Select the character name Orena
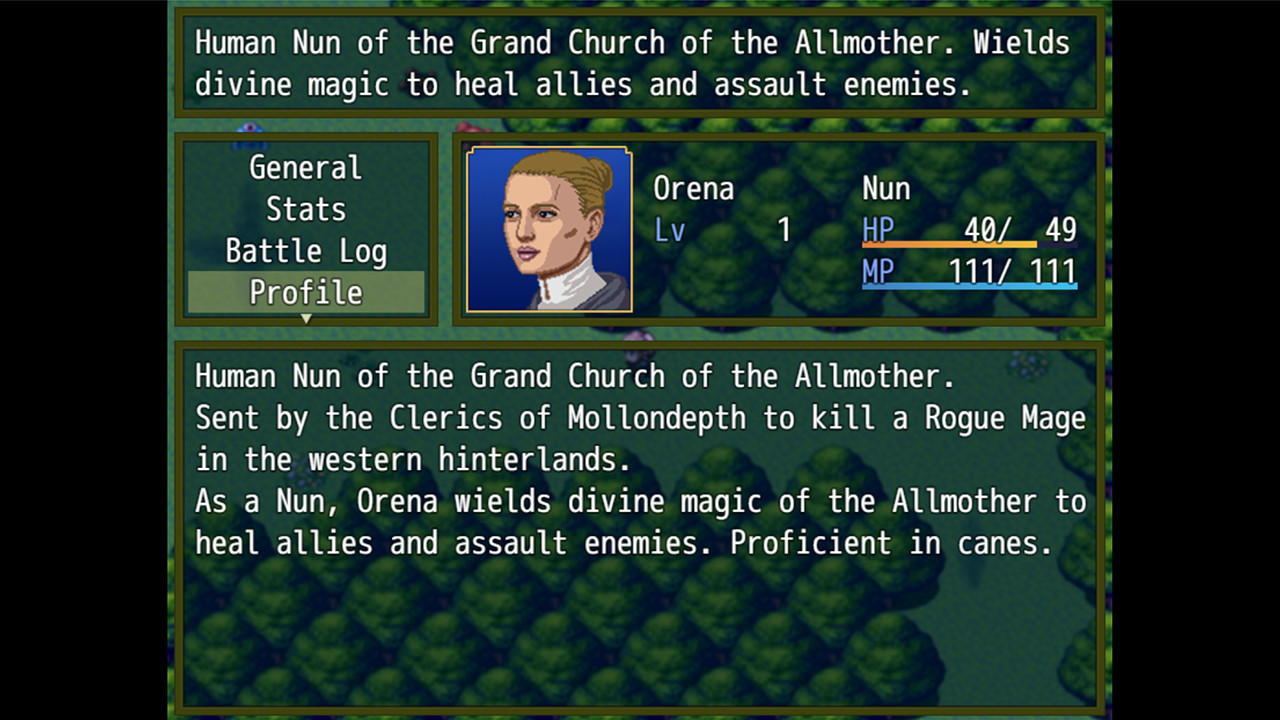The height and width of the screenshot is (720, 1280). [694, 188]
